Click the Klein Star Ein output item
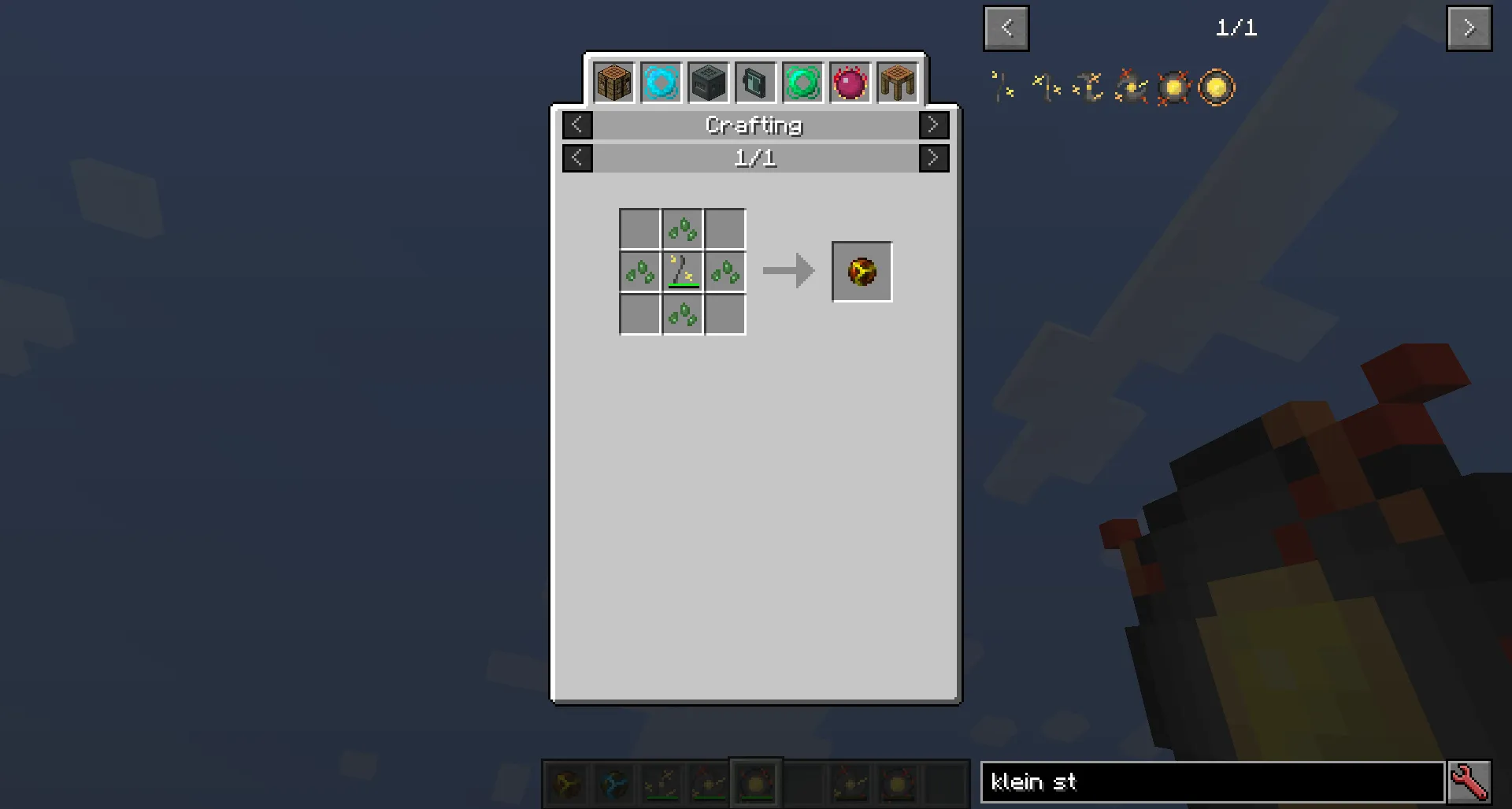This screenshot has height=809, width=1512. point(861,272)
